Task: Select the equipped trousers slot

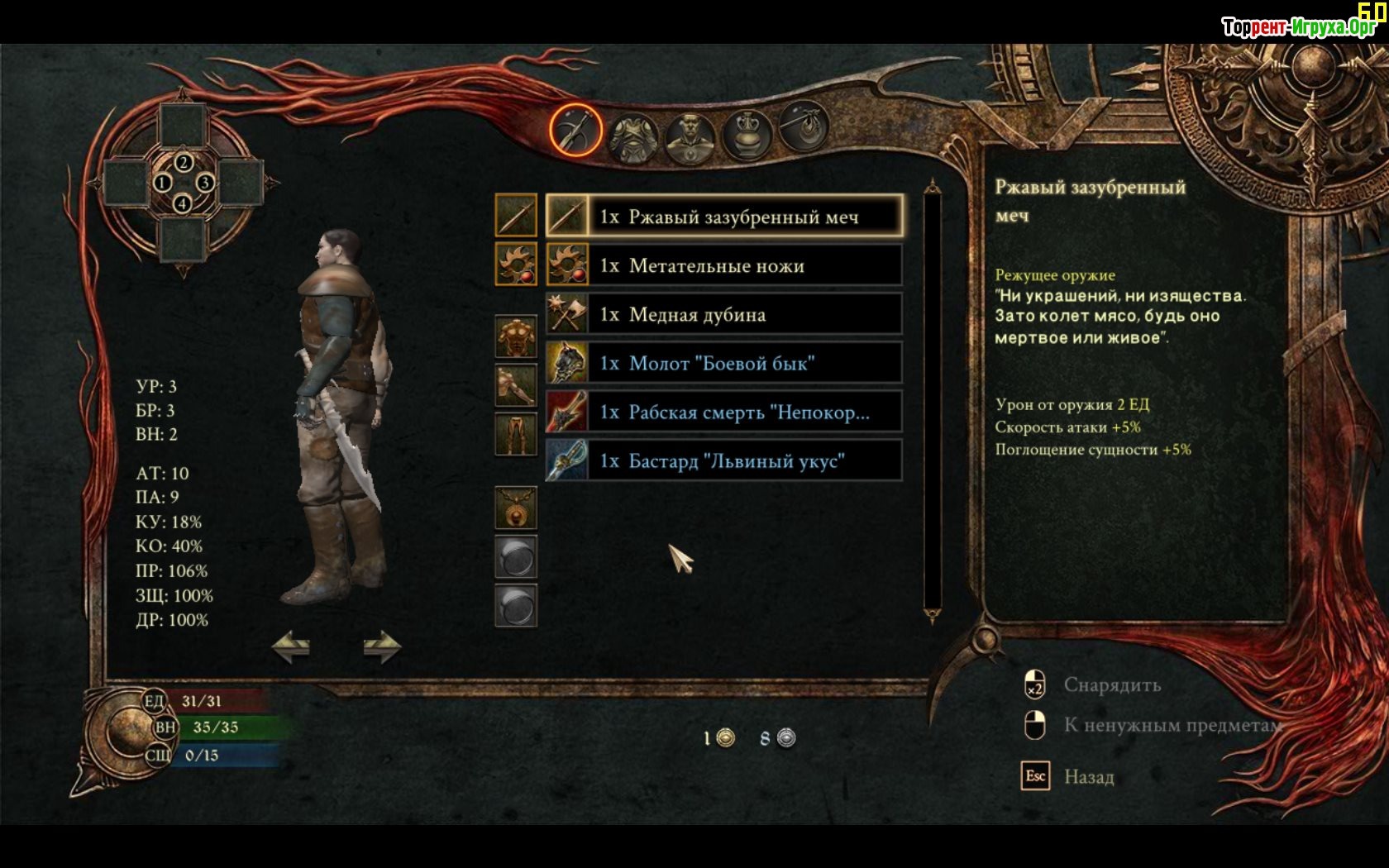Action: click(x=516, y=434)
